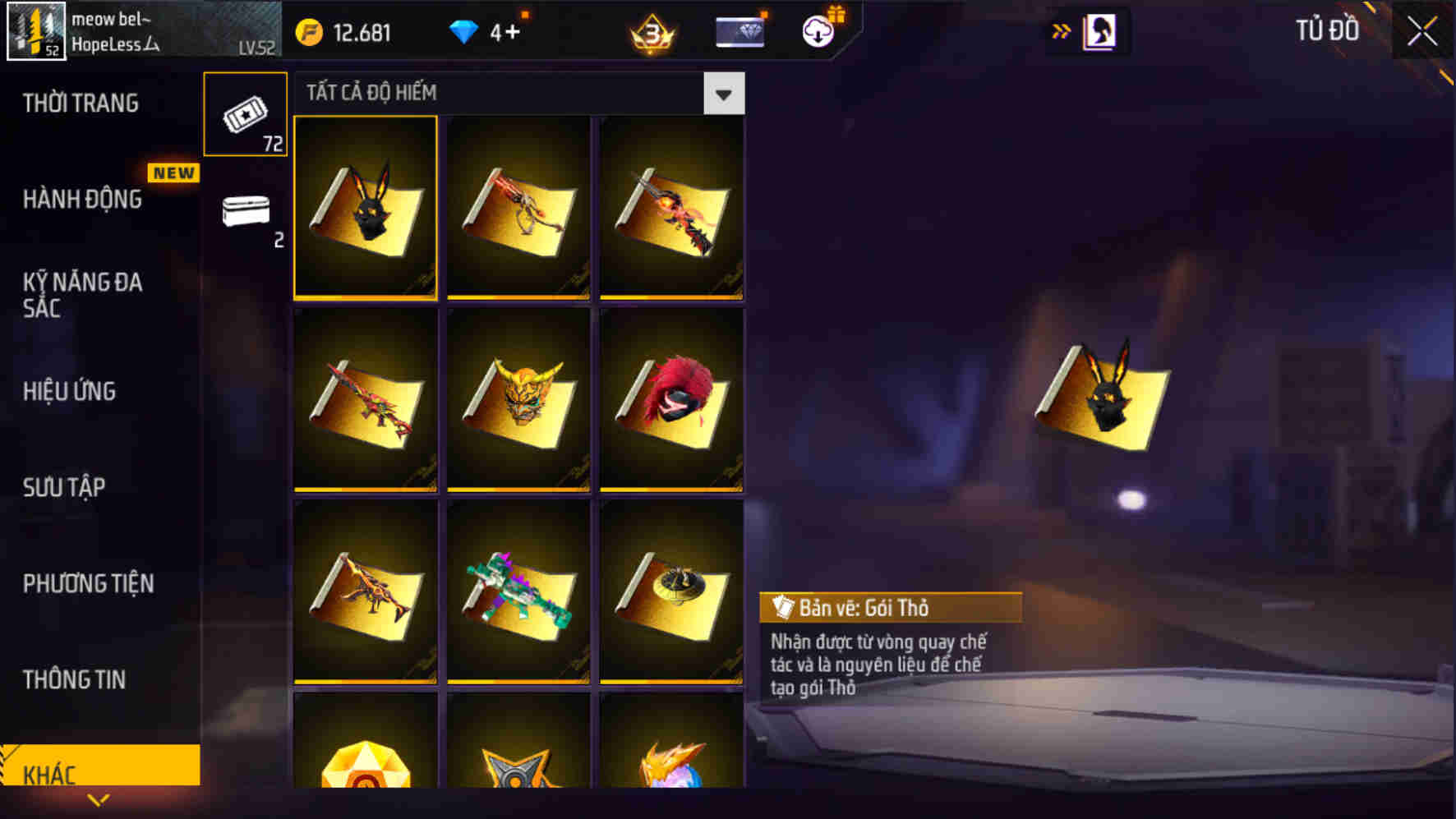This screenshot has height=819, width=1456.
Task: Switch to the THỜI TRANG category
Action: pyautogui.click(x=82, y=104)
